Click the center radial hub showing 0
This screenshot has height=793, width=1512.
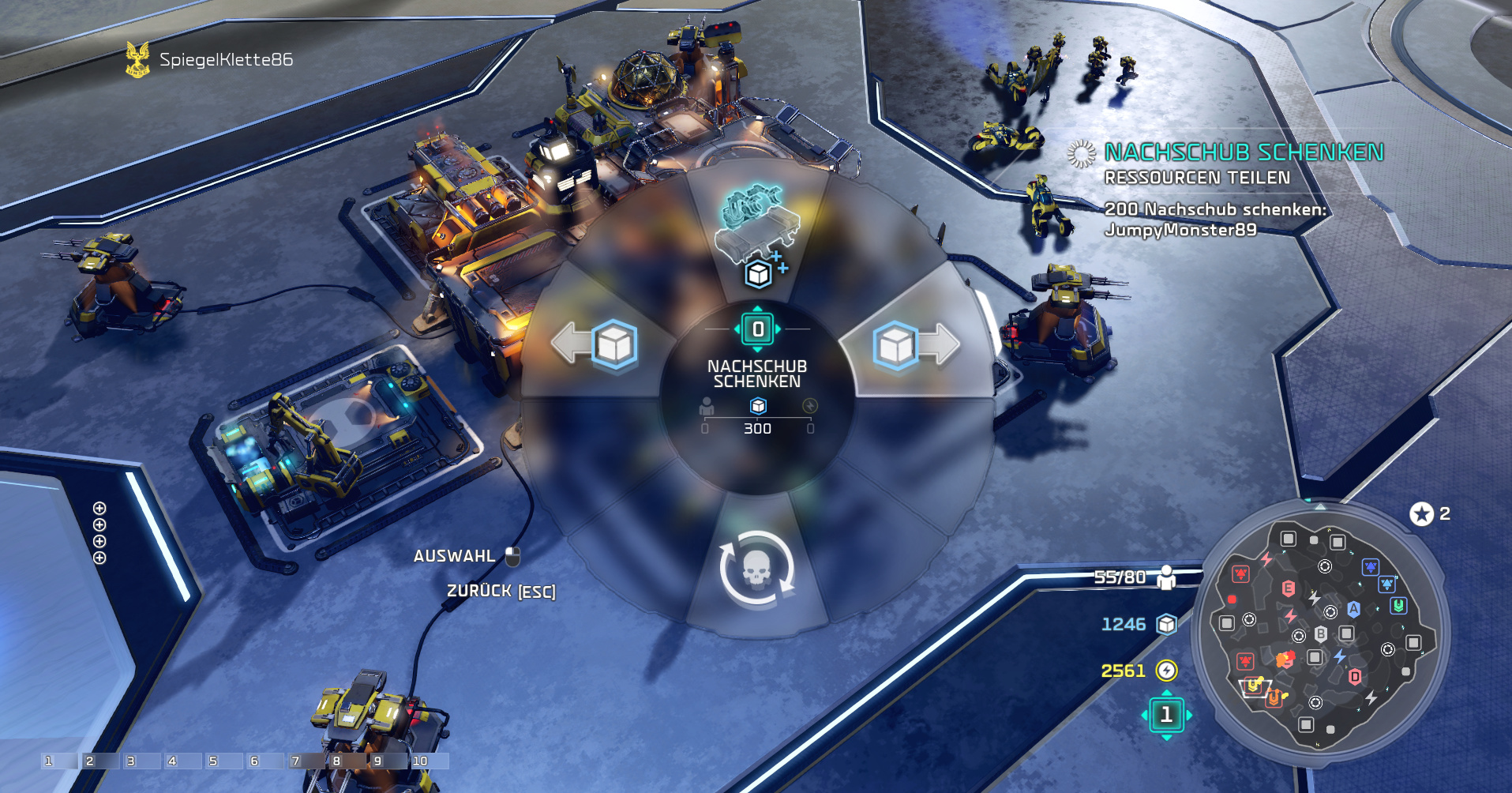[757, 329]
